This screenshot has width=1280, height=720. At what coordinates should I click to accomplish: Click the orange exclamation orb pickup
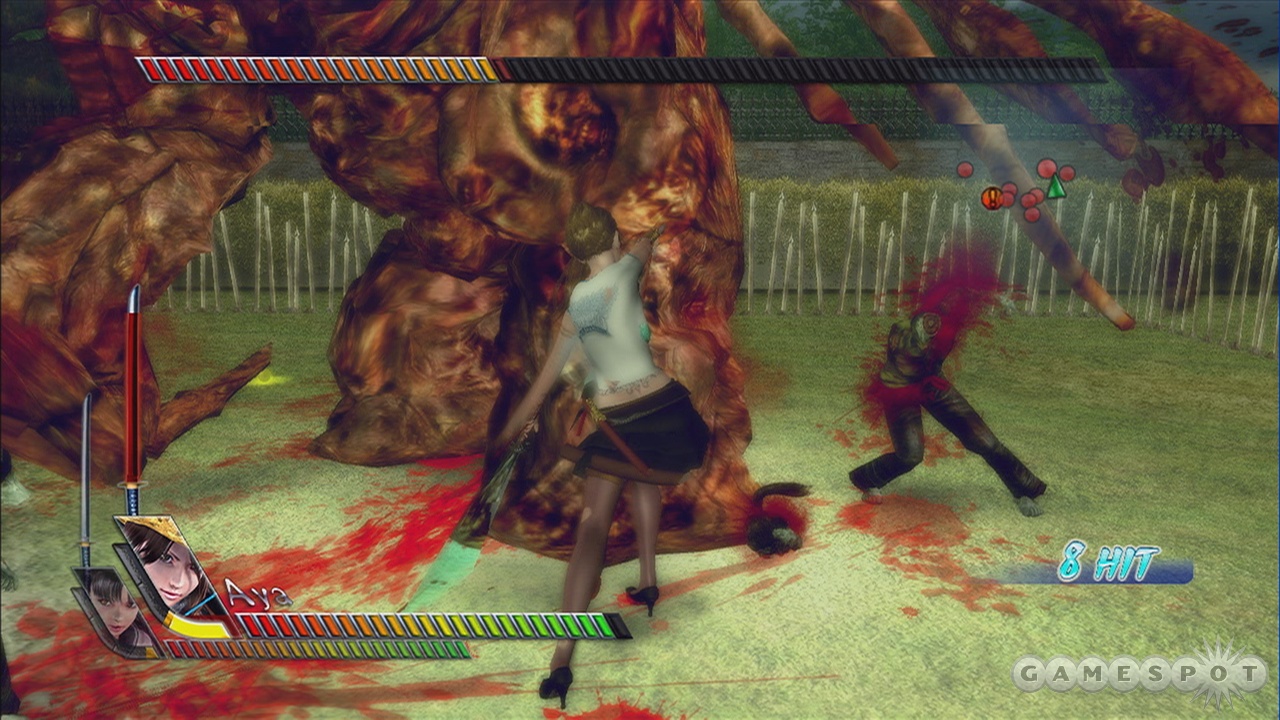point(993,196)
